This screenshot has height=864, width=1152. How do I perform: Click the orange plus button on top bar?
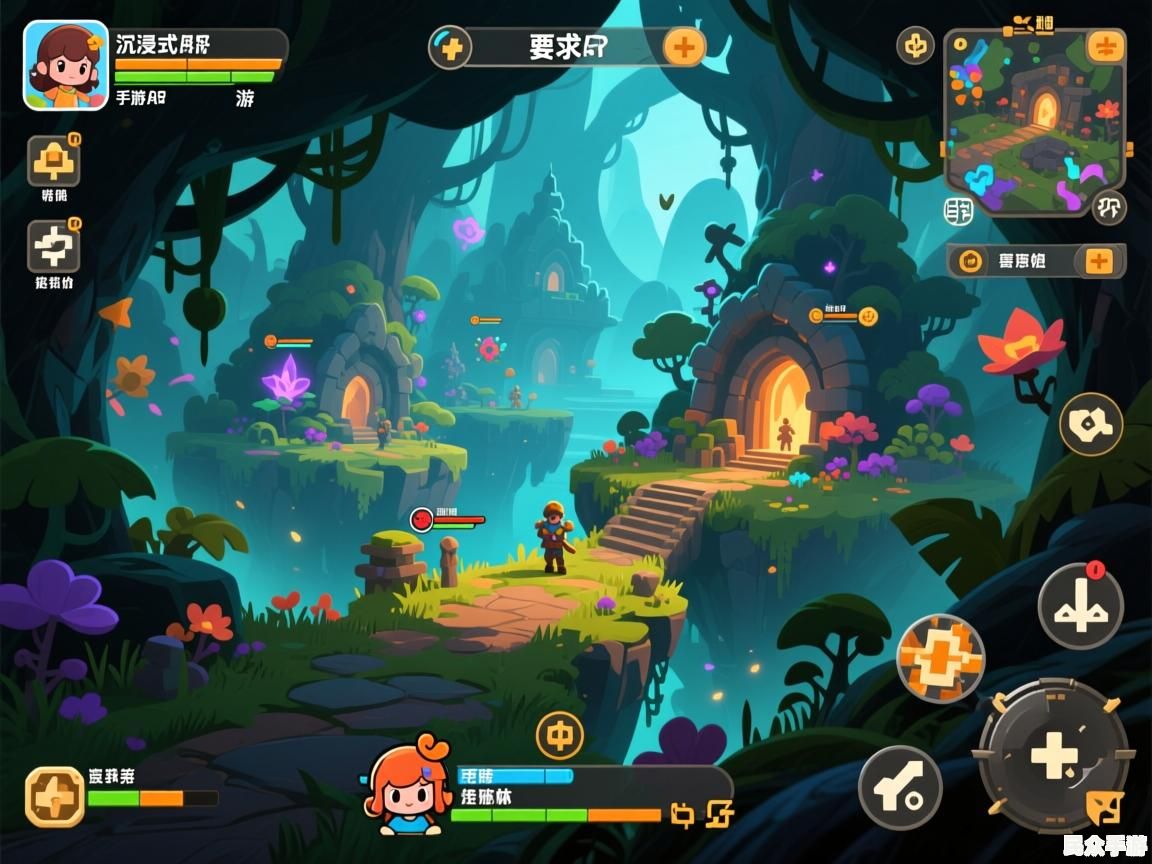684,47
